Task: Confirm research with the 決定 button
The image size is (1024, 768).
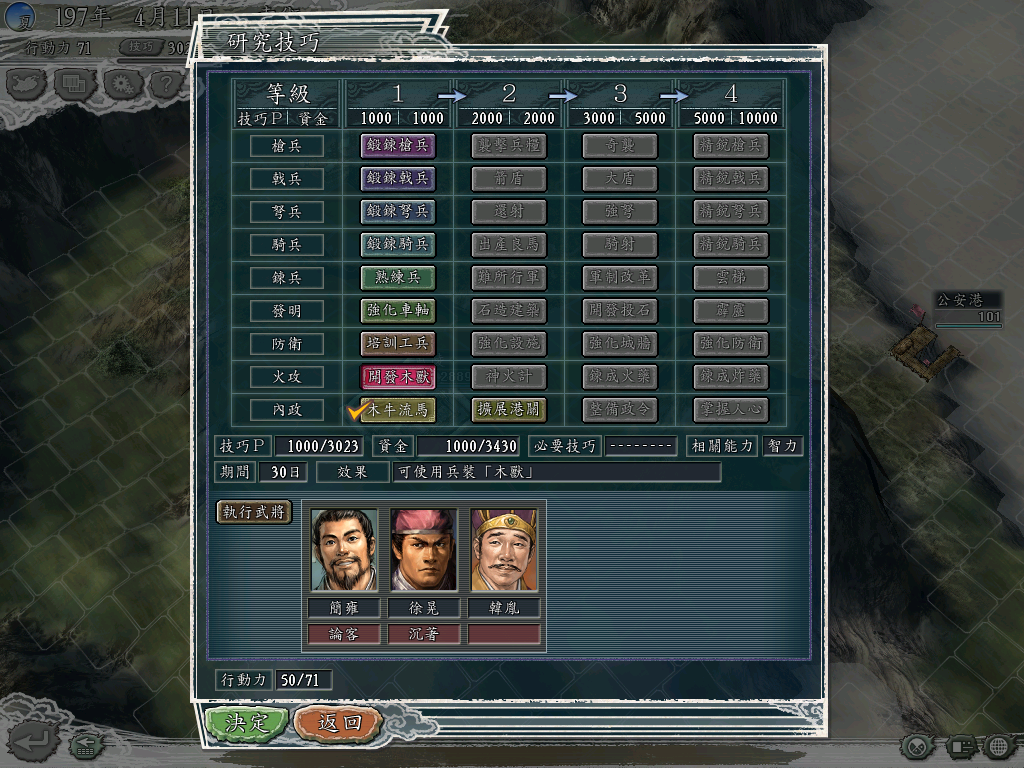Action: pyautogui.click(x=247, y=723)
